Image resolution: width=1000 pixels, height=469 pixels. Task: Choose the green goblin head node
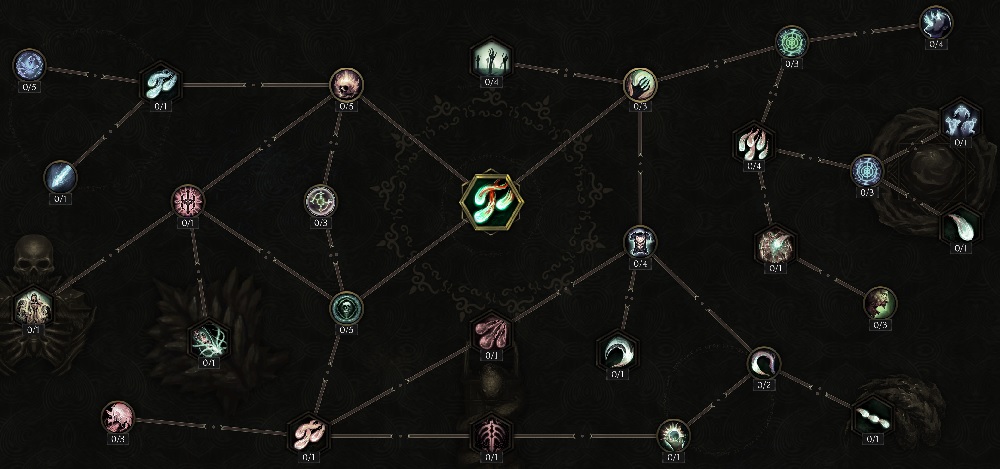(x=880, y=302)
